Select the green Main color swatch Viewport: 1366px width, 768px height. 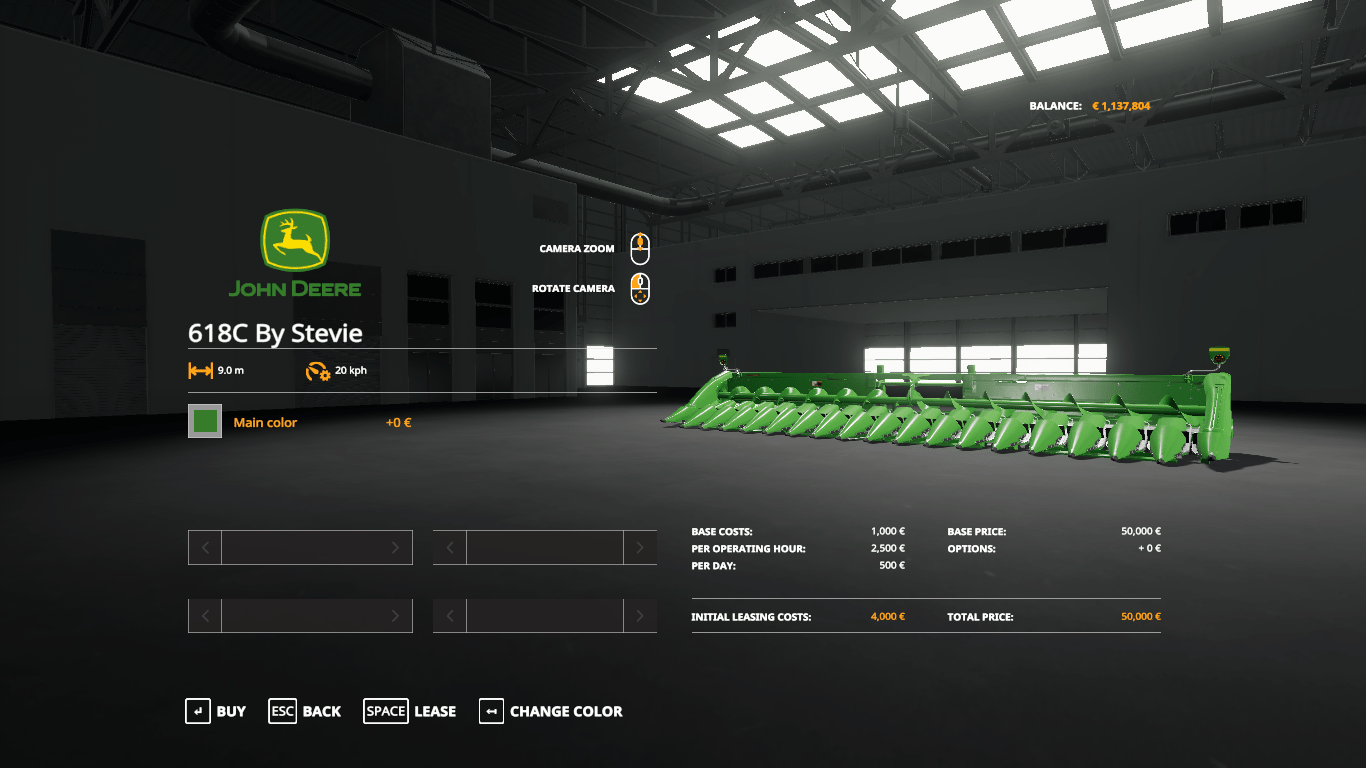(x=205, y=421)
